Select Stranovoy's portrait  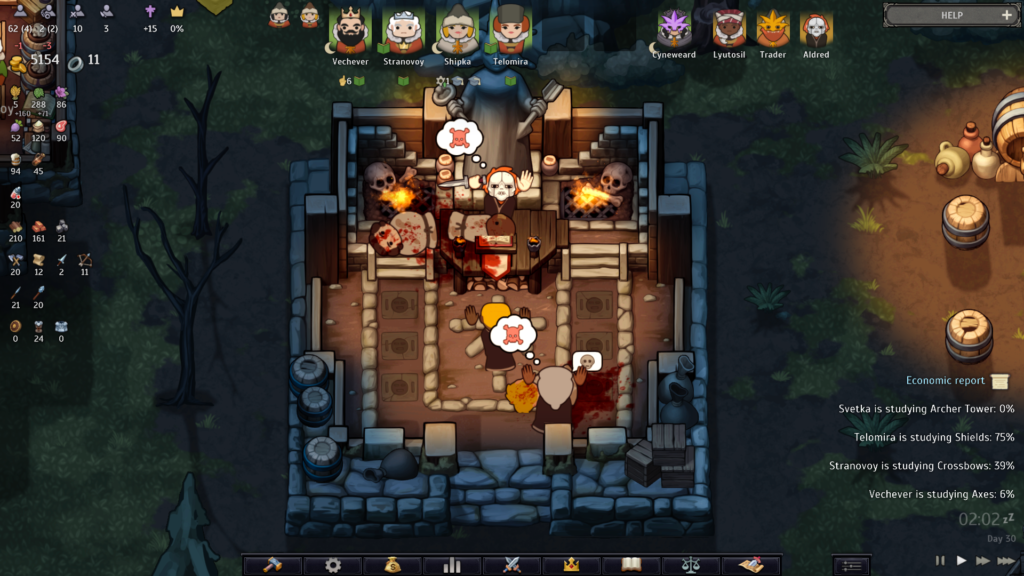point(404,30)
